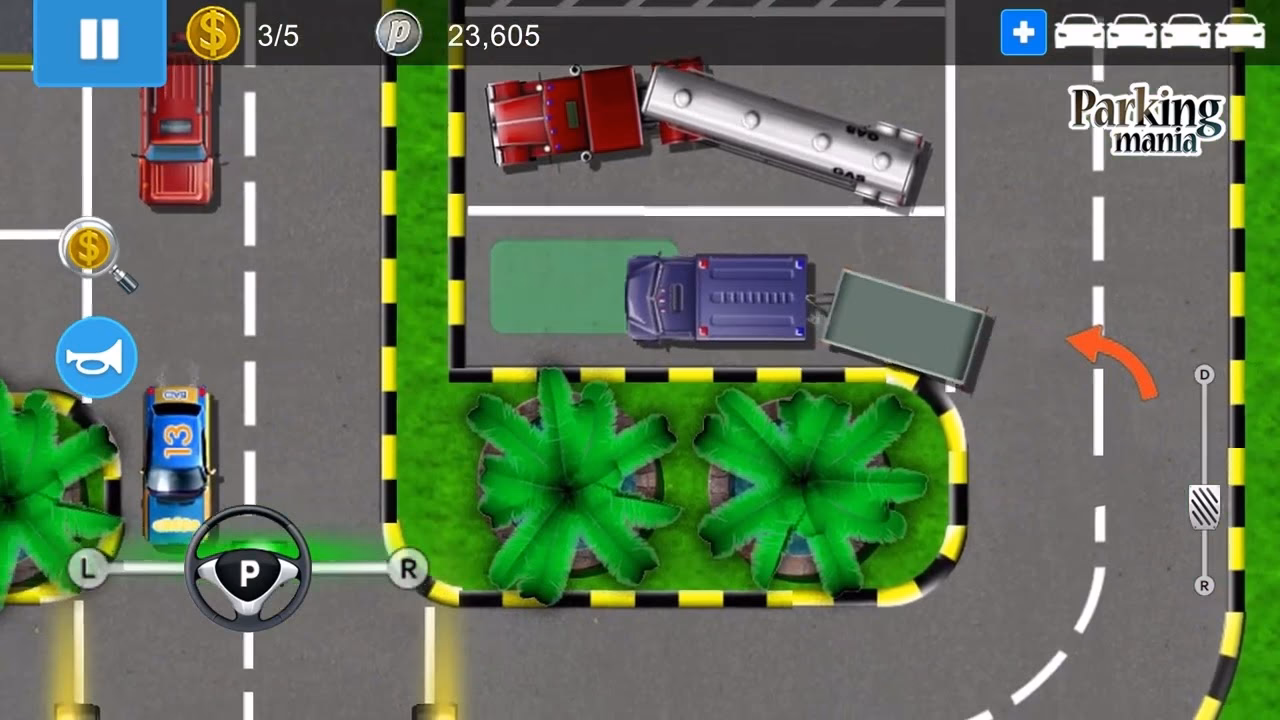Image resolution: width=1280 pixels, height=720 pixels.
Task: Tap the orange curved direction arrow
Action: [1108, 349]
